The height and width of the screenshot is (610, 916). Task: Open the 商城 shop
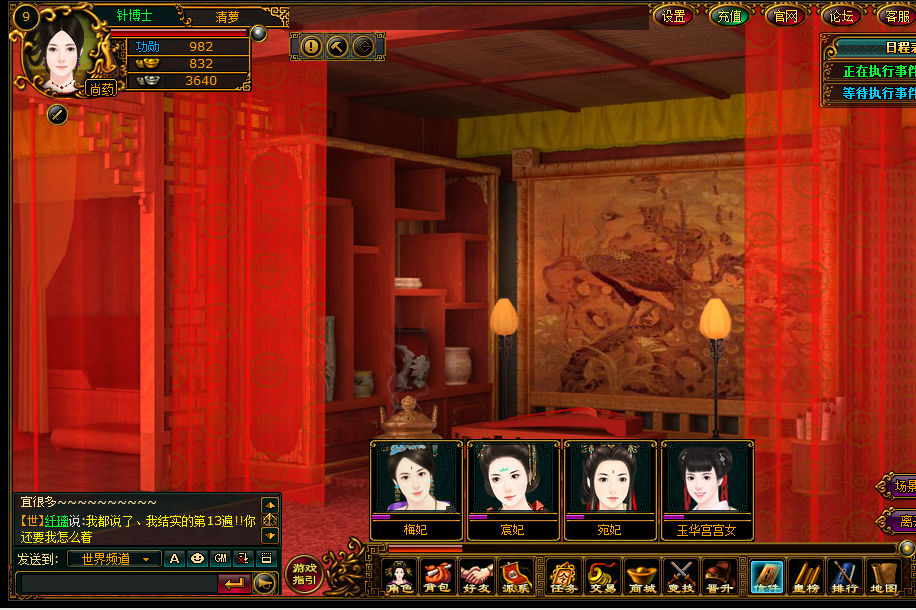pos(641,578)
